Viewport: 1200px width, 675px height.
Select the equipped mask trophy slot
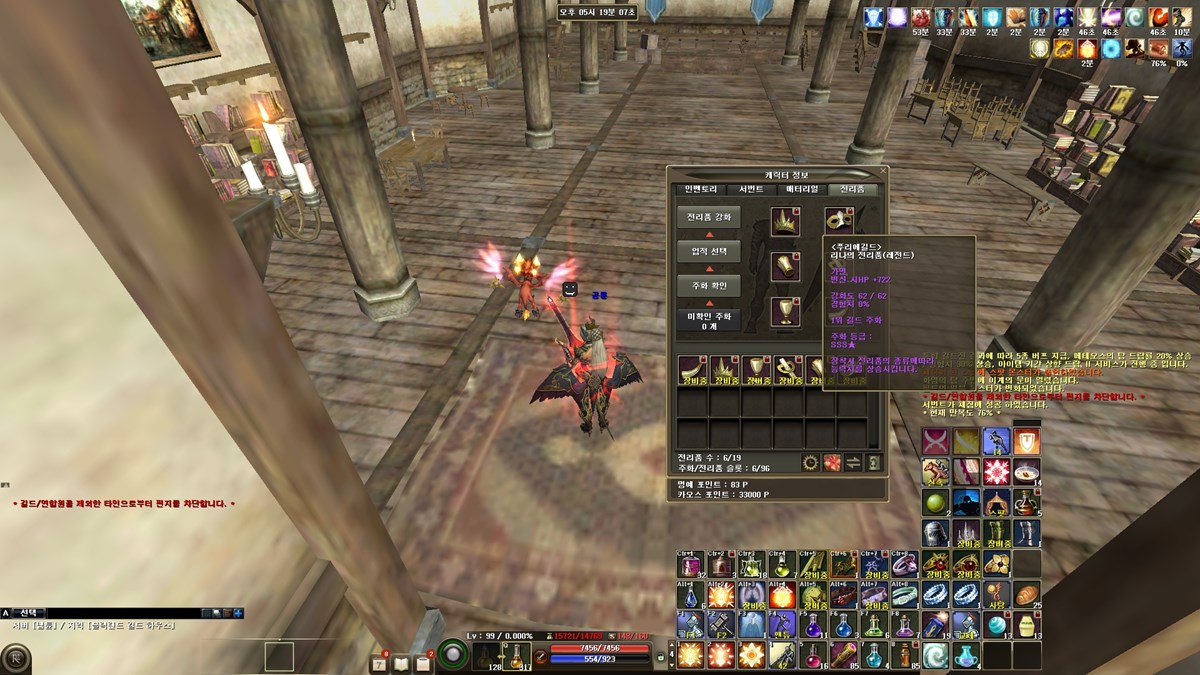(839, 220)
